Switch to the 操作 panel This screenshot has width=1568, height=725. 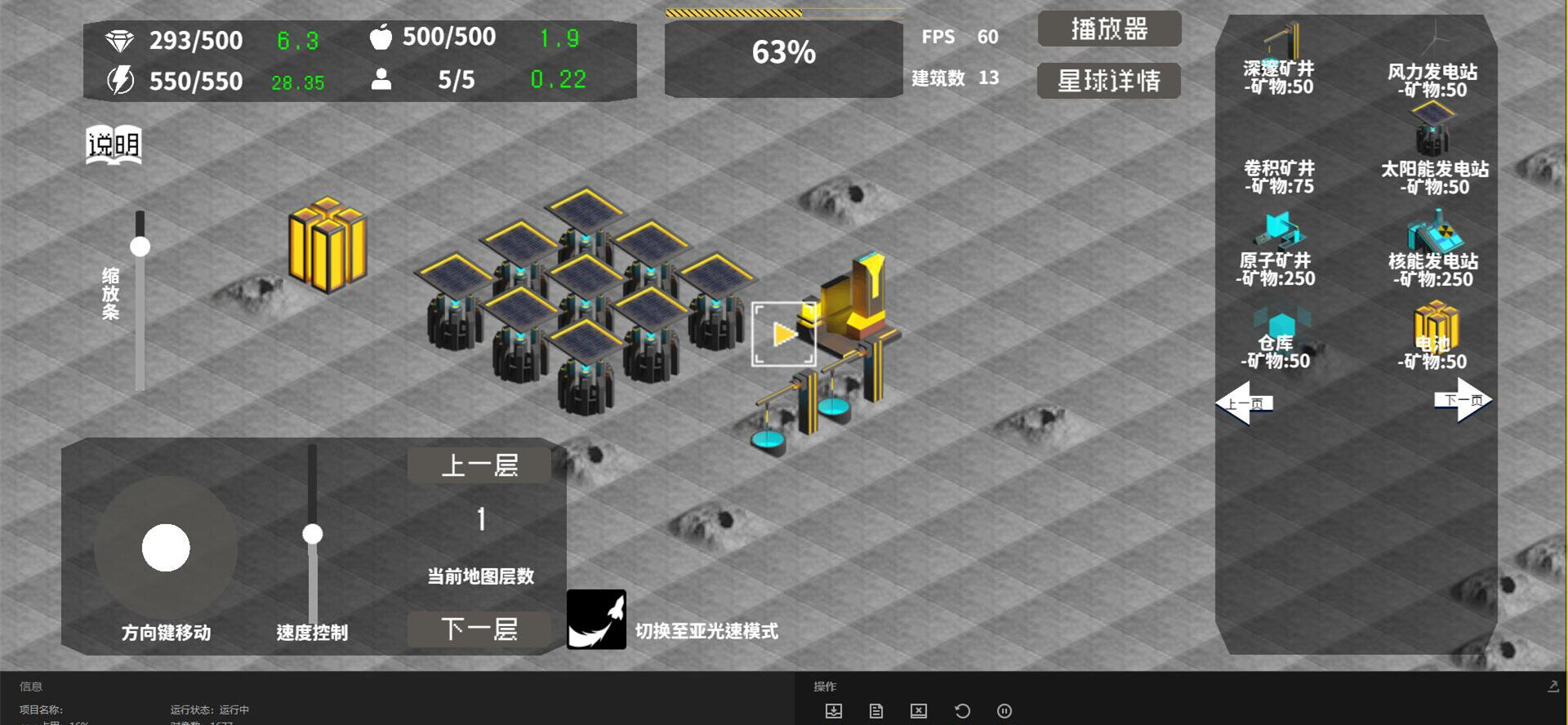822,686
